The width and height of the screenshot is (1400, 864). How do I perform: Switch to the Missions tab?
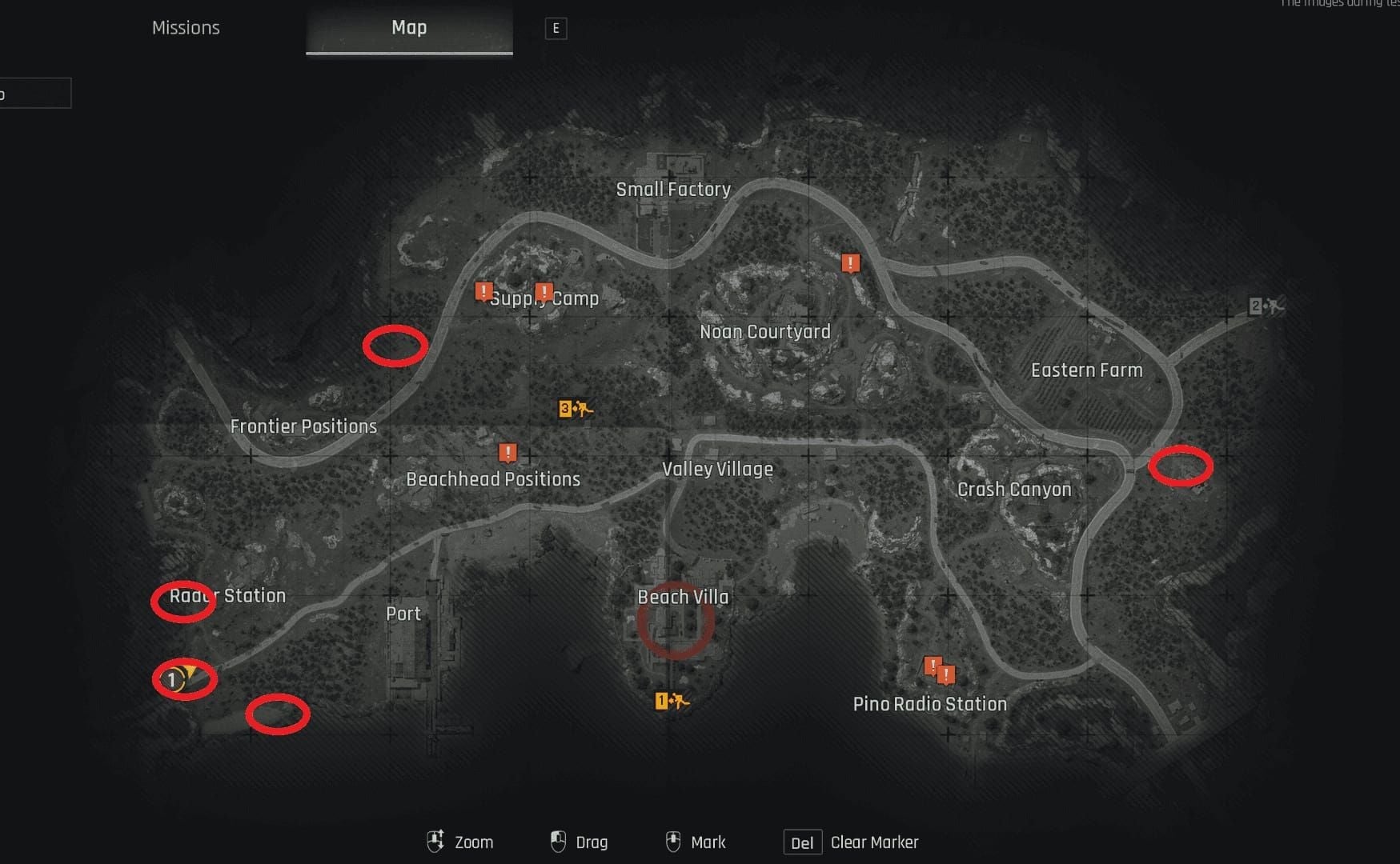point(186,27)
